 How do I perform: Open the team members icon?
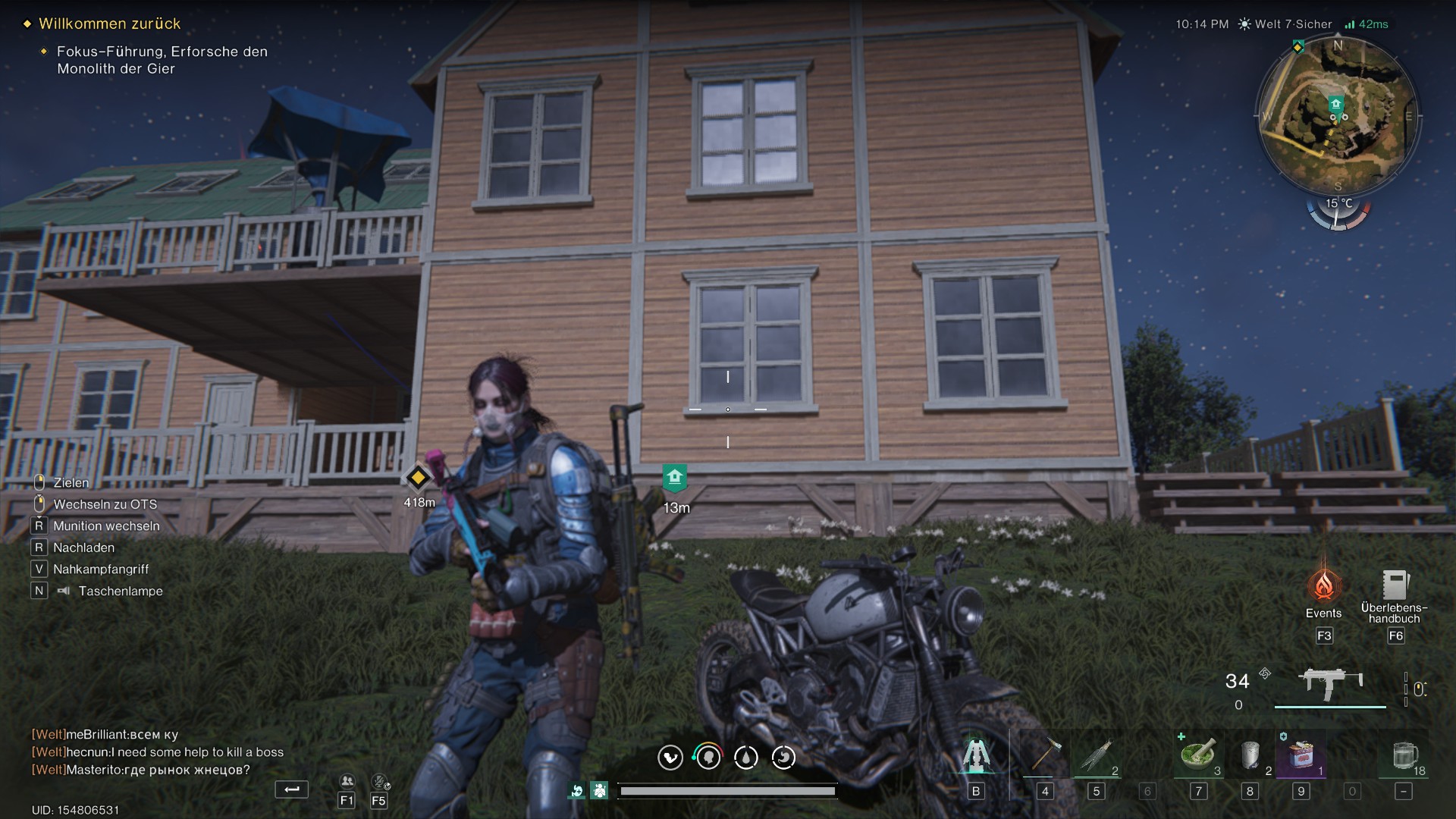(x=347, y=782)
